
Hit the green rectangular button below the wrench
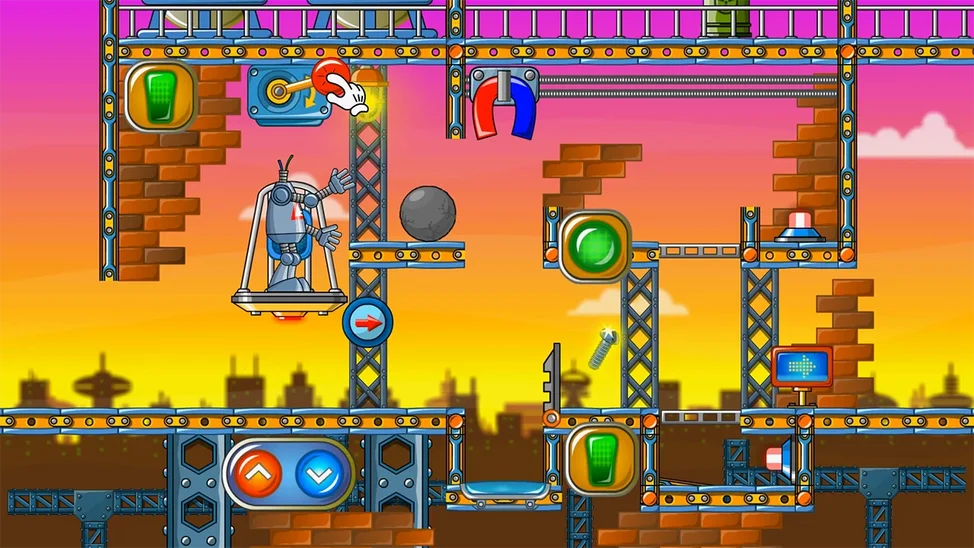click(600, 459)
